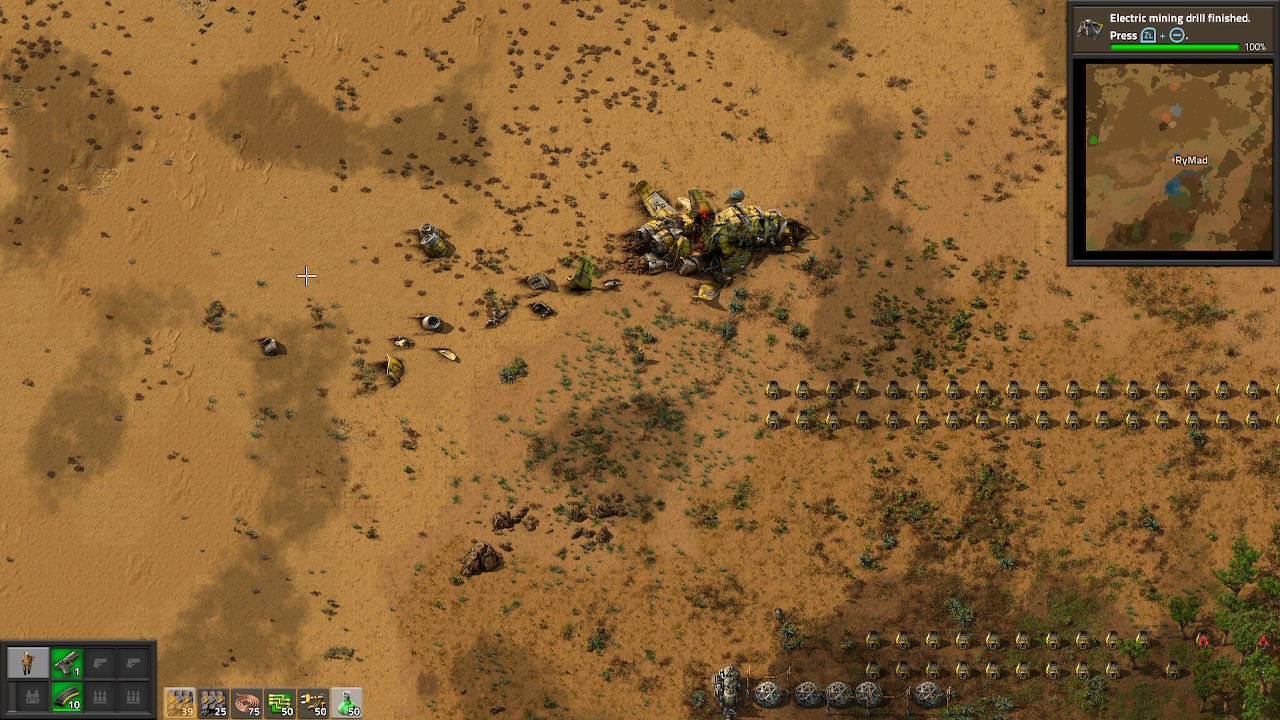Screen dimensions: 1280x720
Task: Click the empty armor slot
Action: [x=31, y=696]
